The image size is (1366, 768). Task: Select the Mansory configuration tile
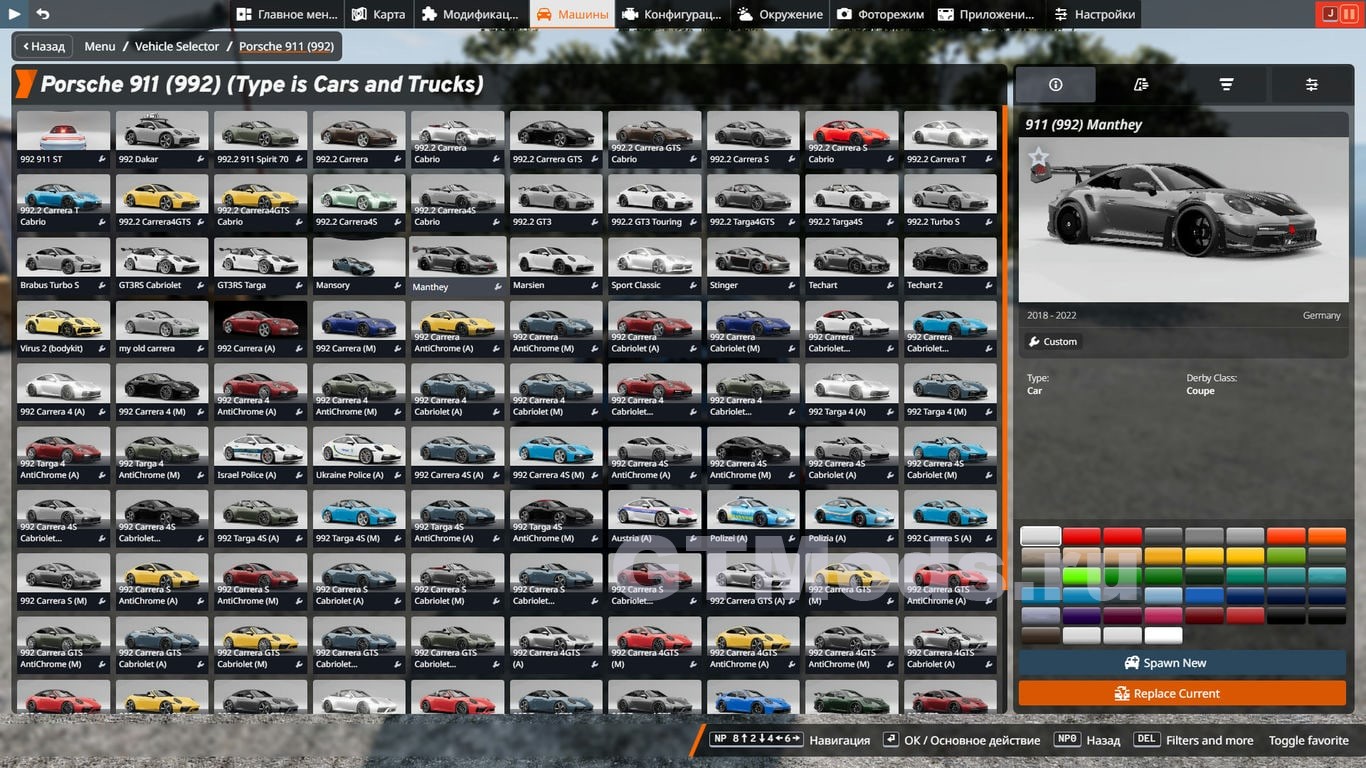(359, 264)
